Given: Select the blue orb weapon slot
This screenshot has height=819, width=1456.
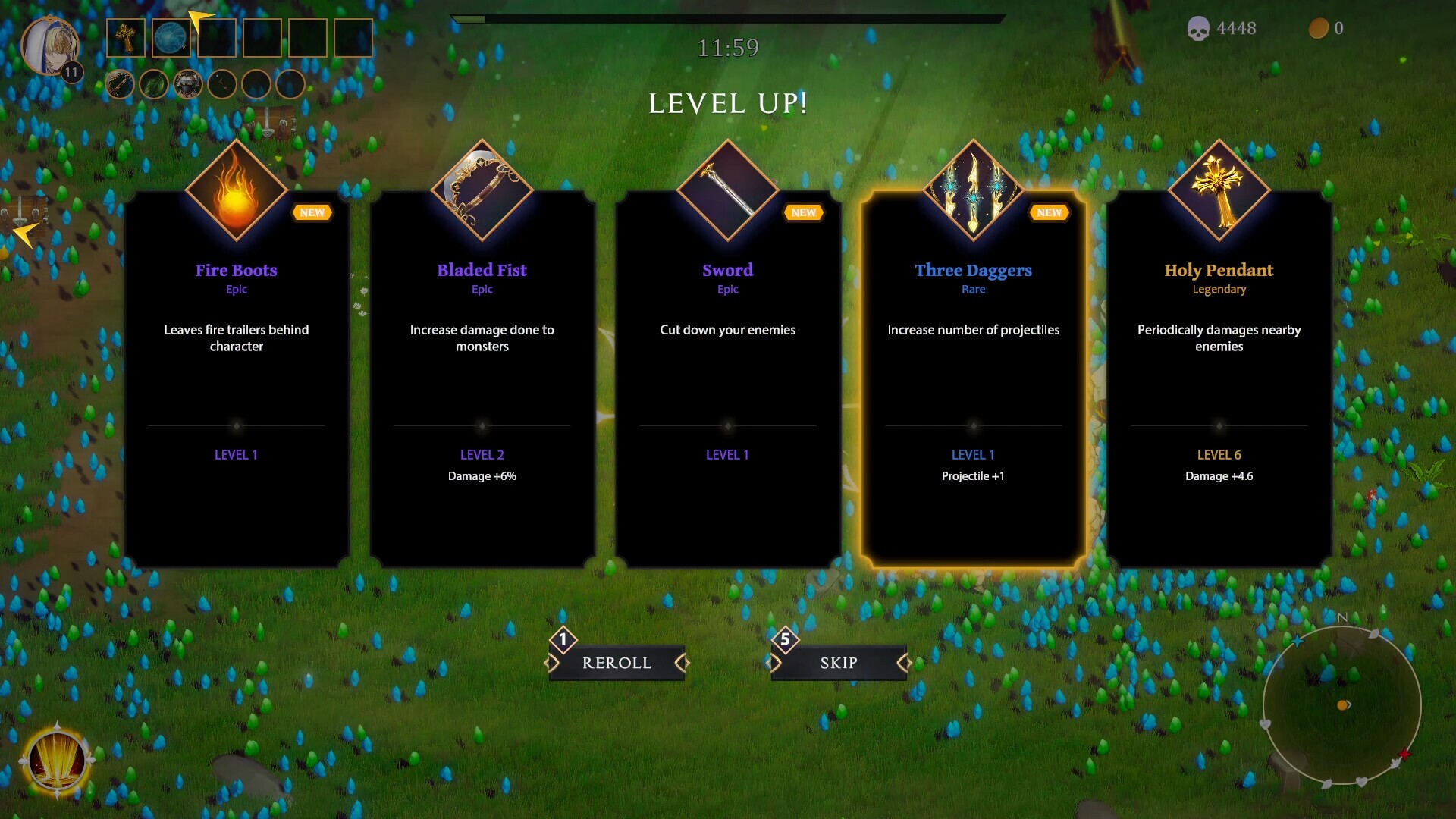Looking at the screenshot, I should [x=171, y=38].
